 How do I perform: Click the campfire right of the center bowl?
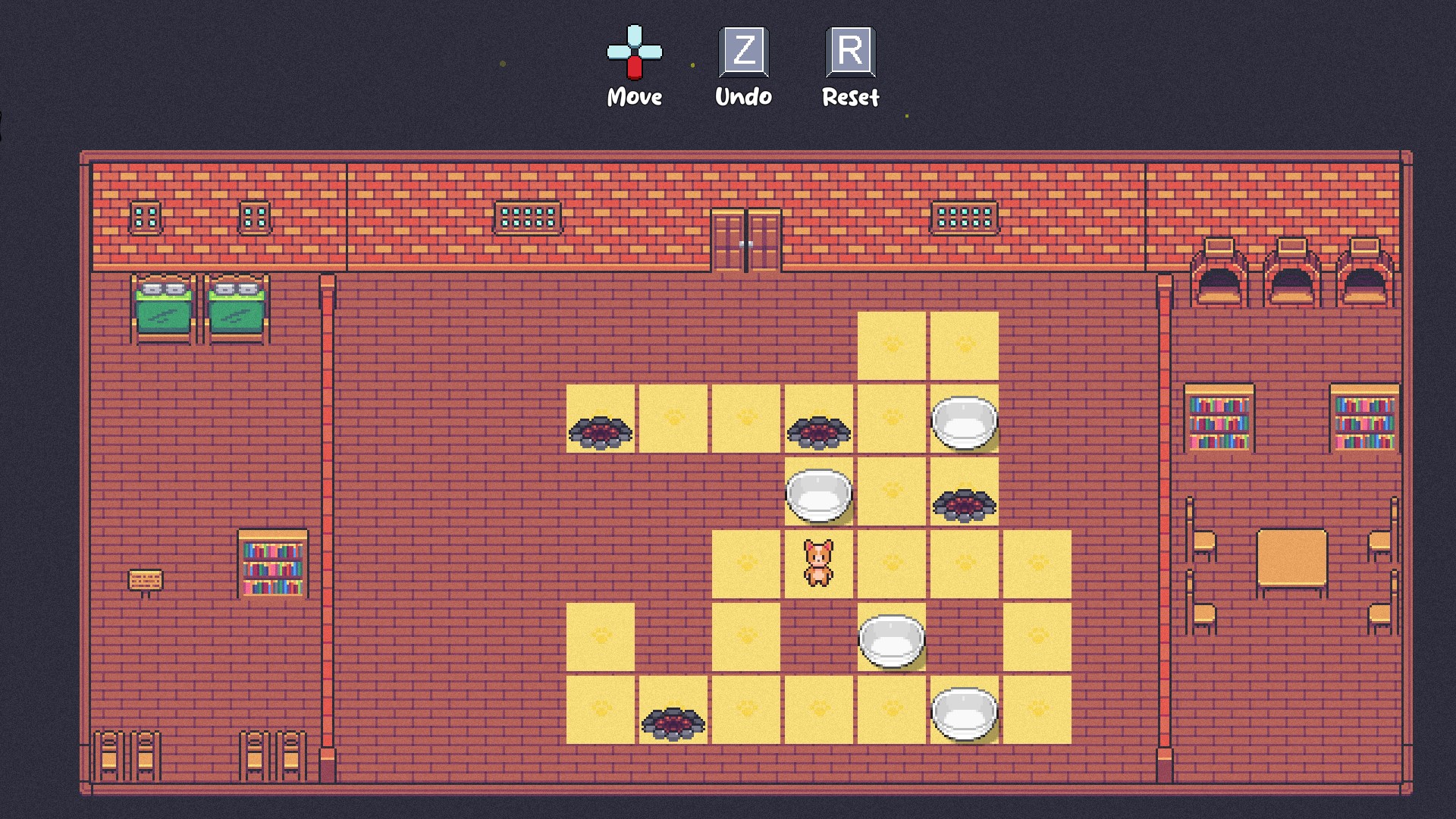tap(963, 504)
